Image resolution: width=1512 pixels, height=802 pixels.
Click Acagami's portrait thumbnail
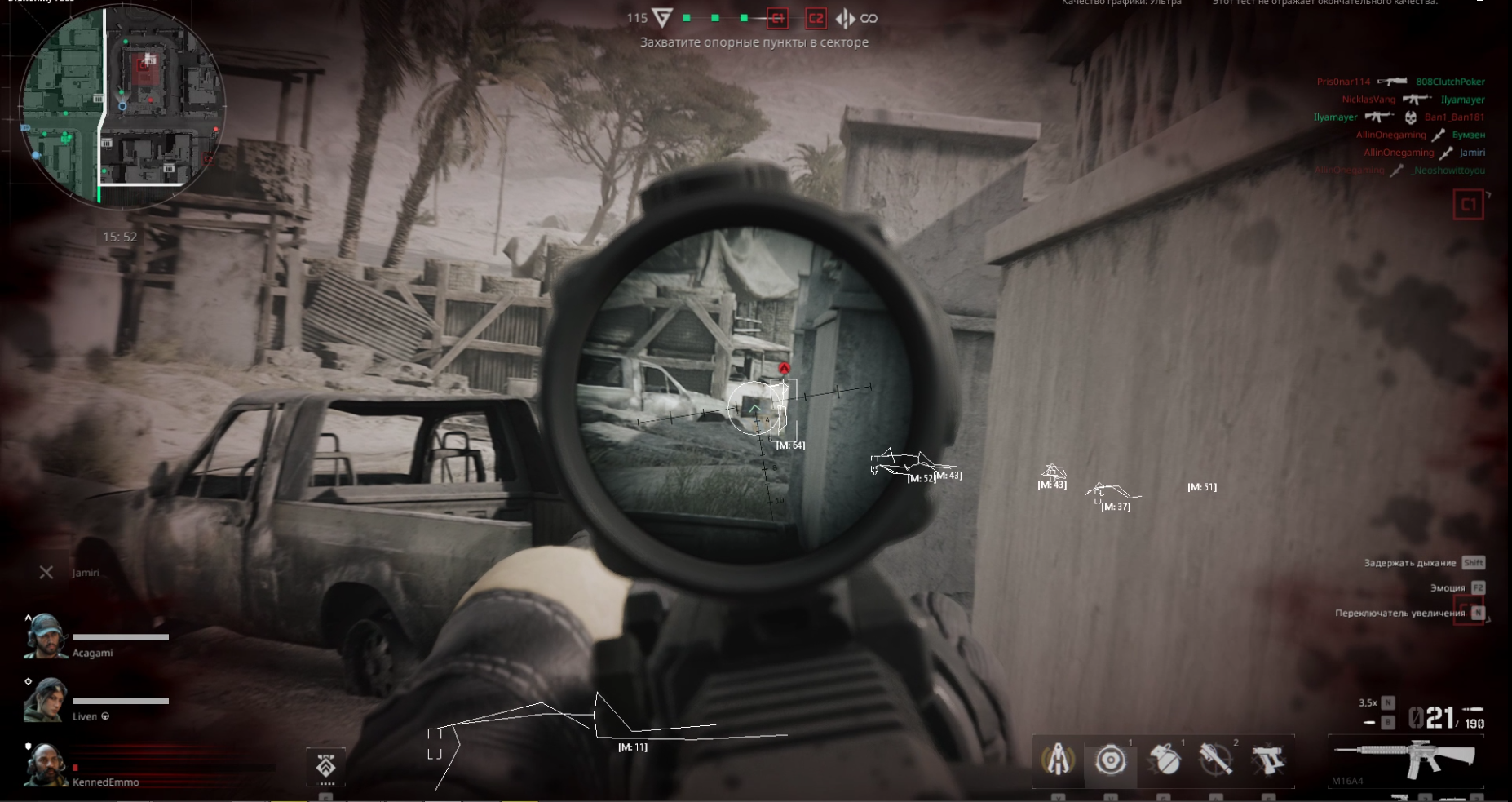(x=45, y=637)
